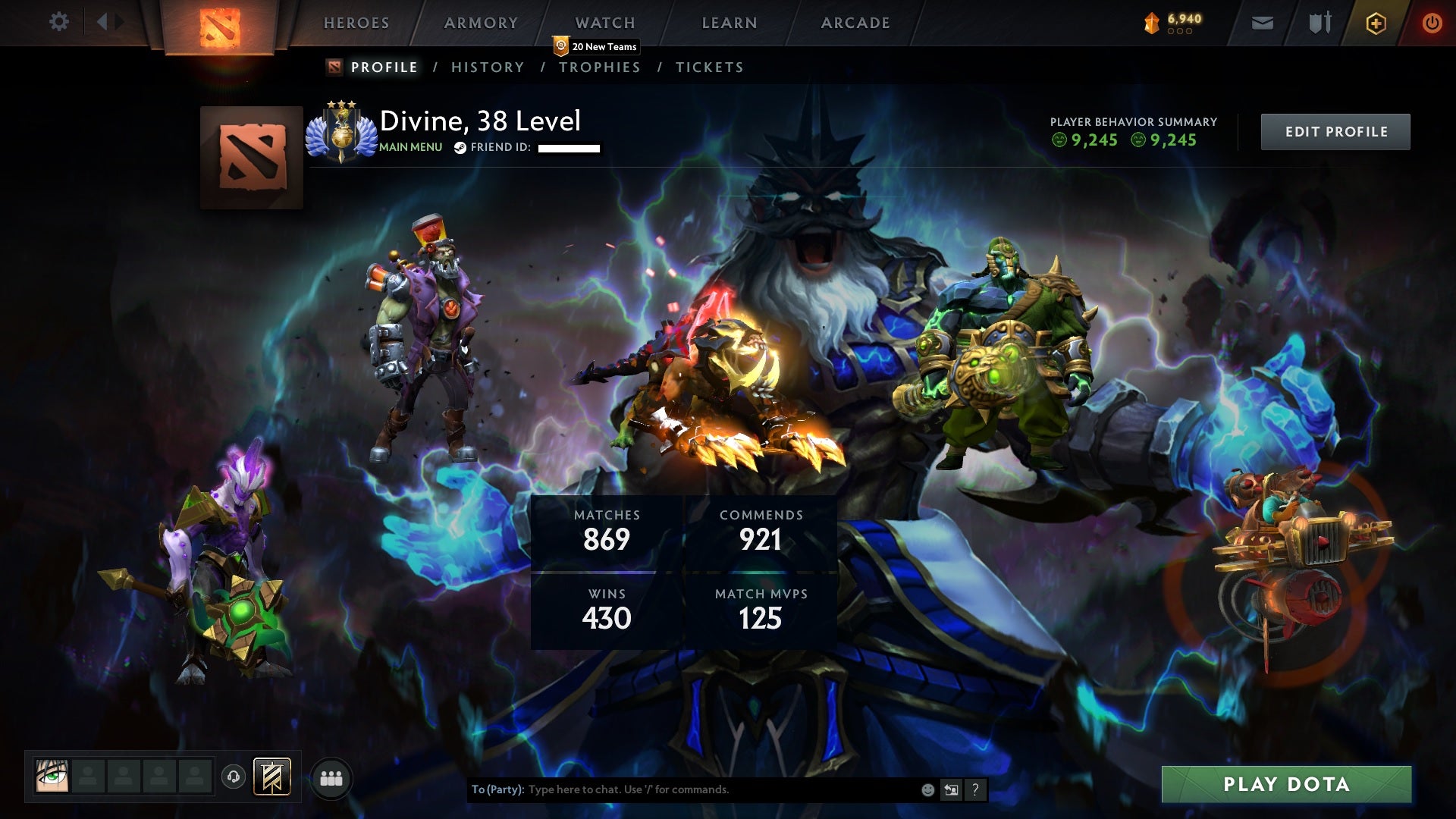Open the emoticon picker in chat
The width and height of the screenshot is (1456, 819).
[x=927, y=789]
